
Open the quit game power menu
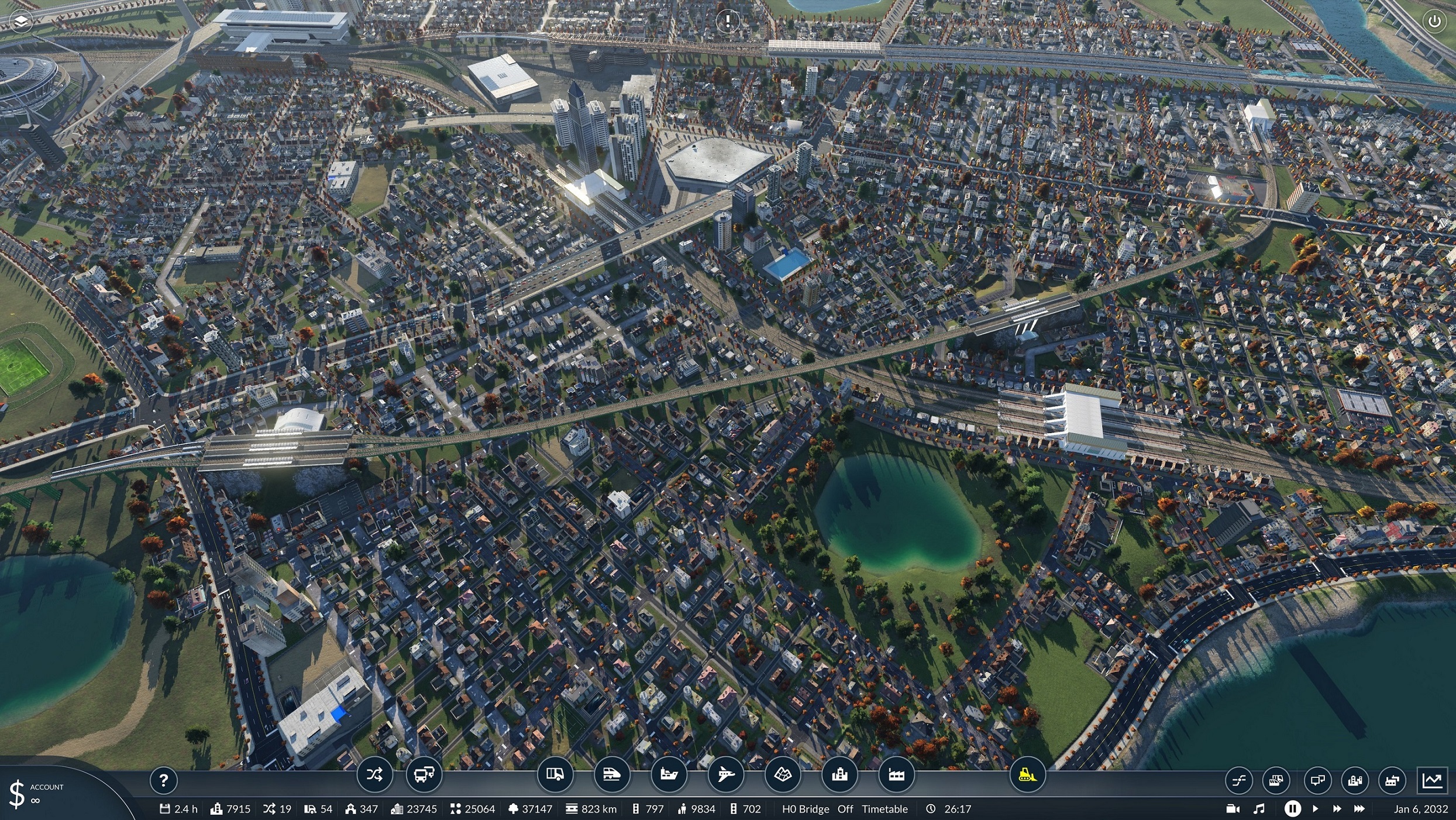1434,21
